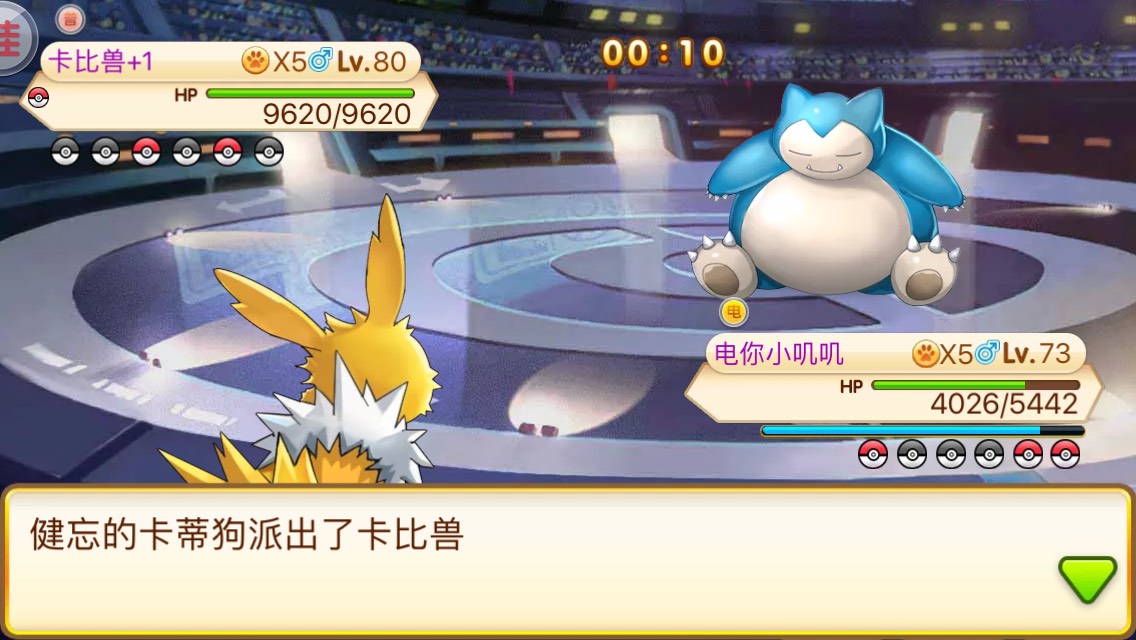Screen dimensions: 1136x640
Task: Tap the green arrow to continue dialogue
Action: coord(1087,579)
